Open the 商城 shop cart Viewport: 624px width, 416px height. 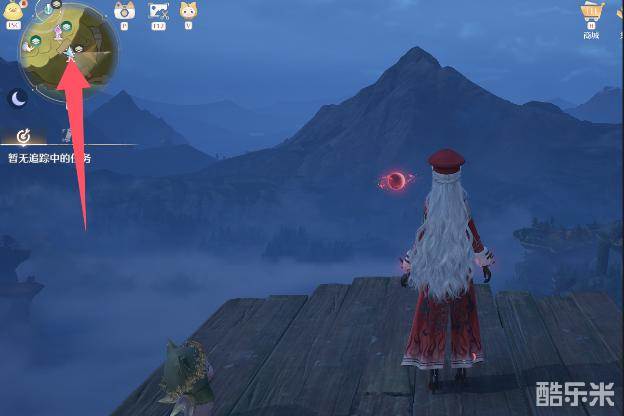tap(591, 14)
